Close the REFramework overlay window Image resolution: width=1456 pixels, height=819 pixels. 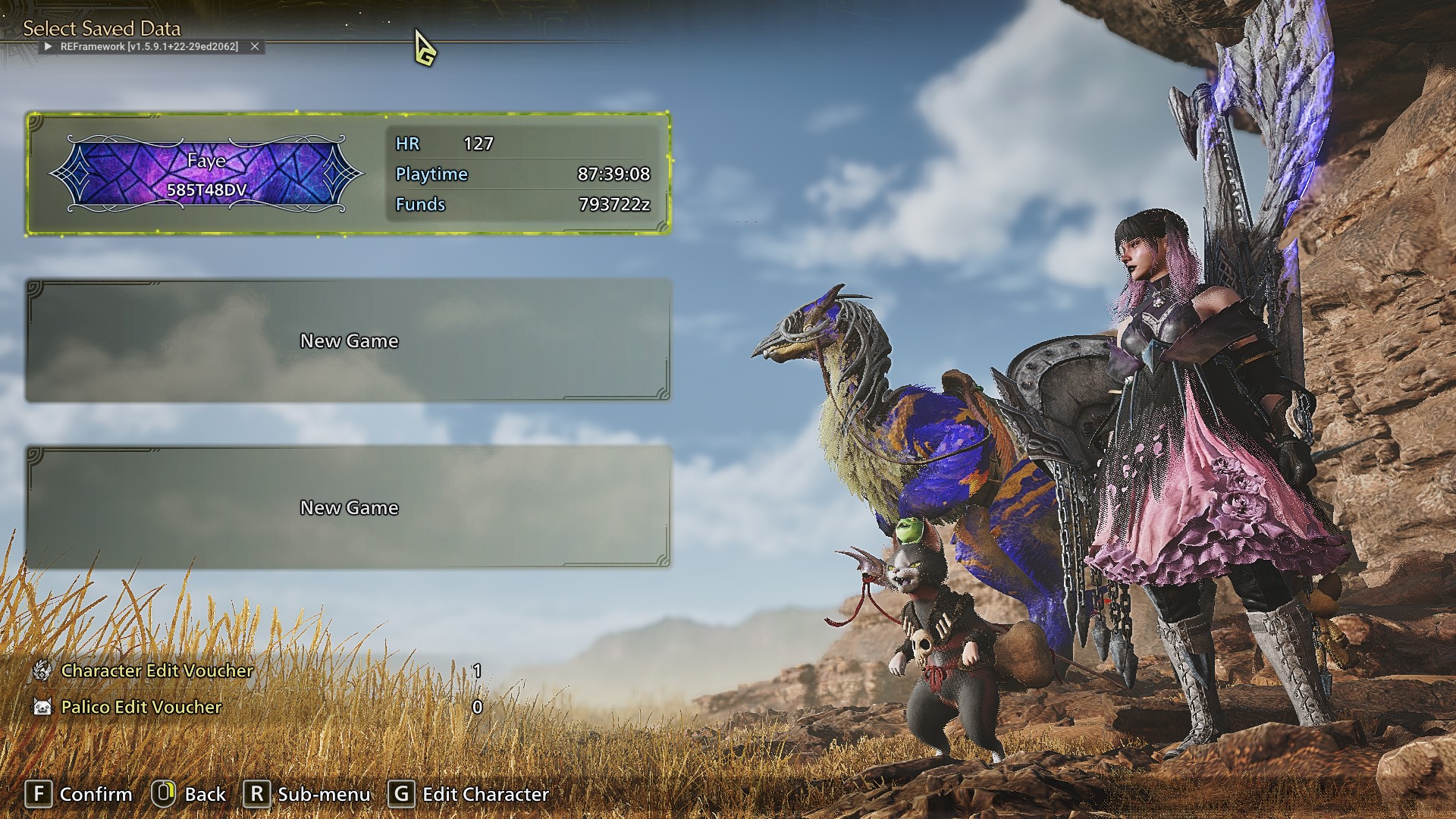pos(255,47)
